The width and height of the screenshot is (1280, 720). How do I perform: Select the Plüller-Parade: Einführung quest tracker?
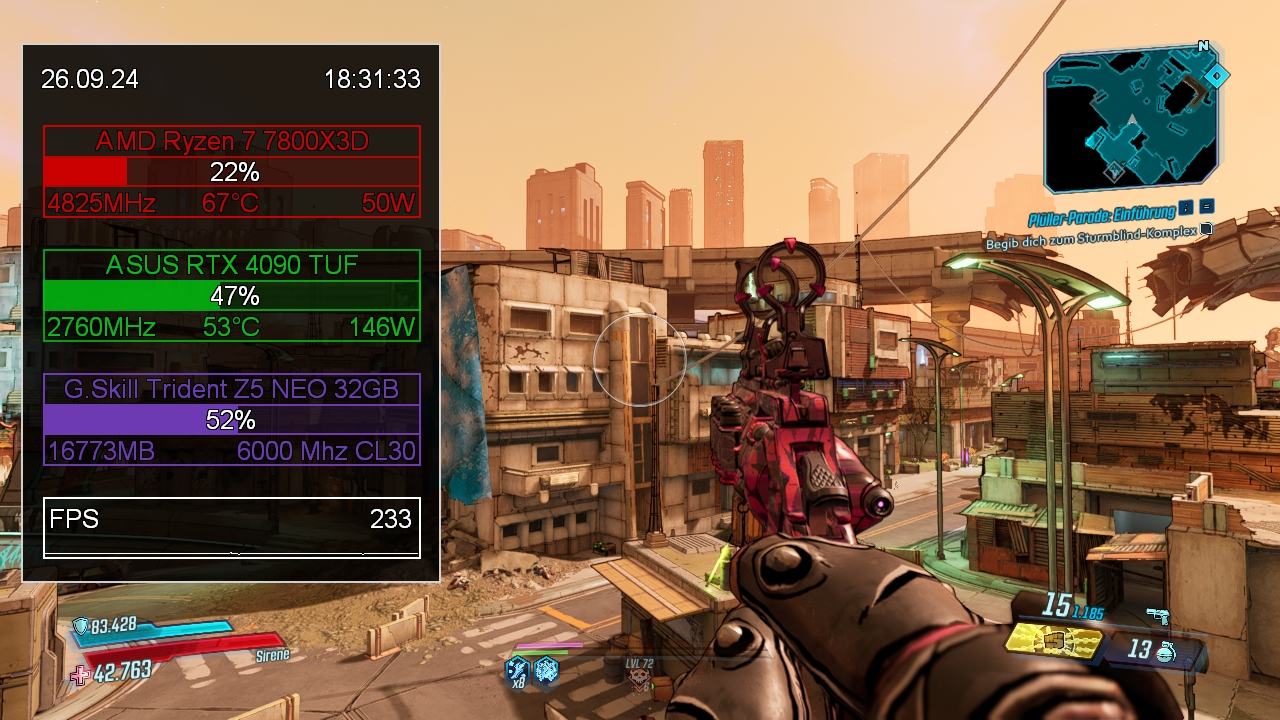tap(1101, 216)
